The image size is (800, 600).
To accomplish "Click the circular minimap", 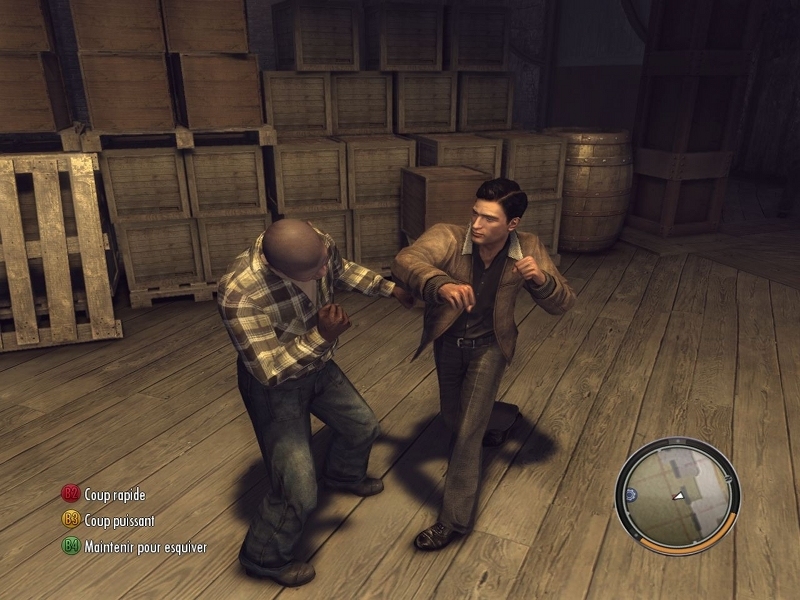I will 677,495.
